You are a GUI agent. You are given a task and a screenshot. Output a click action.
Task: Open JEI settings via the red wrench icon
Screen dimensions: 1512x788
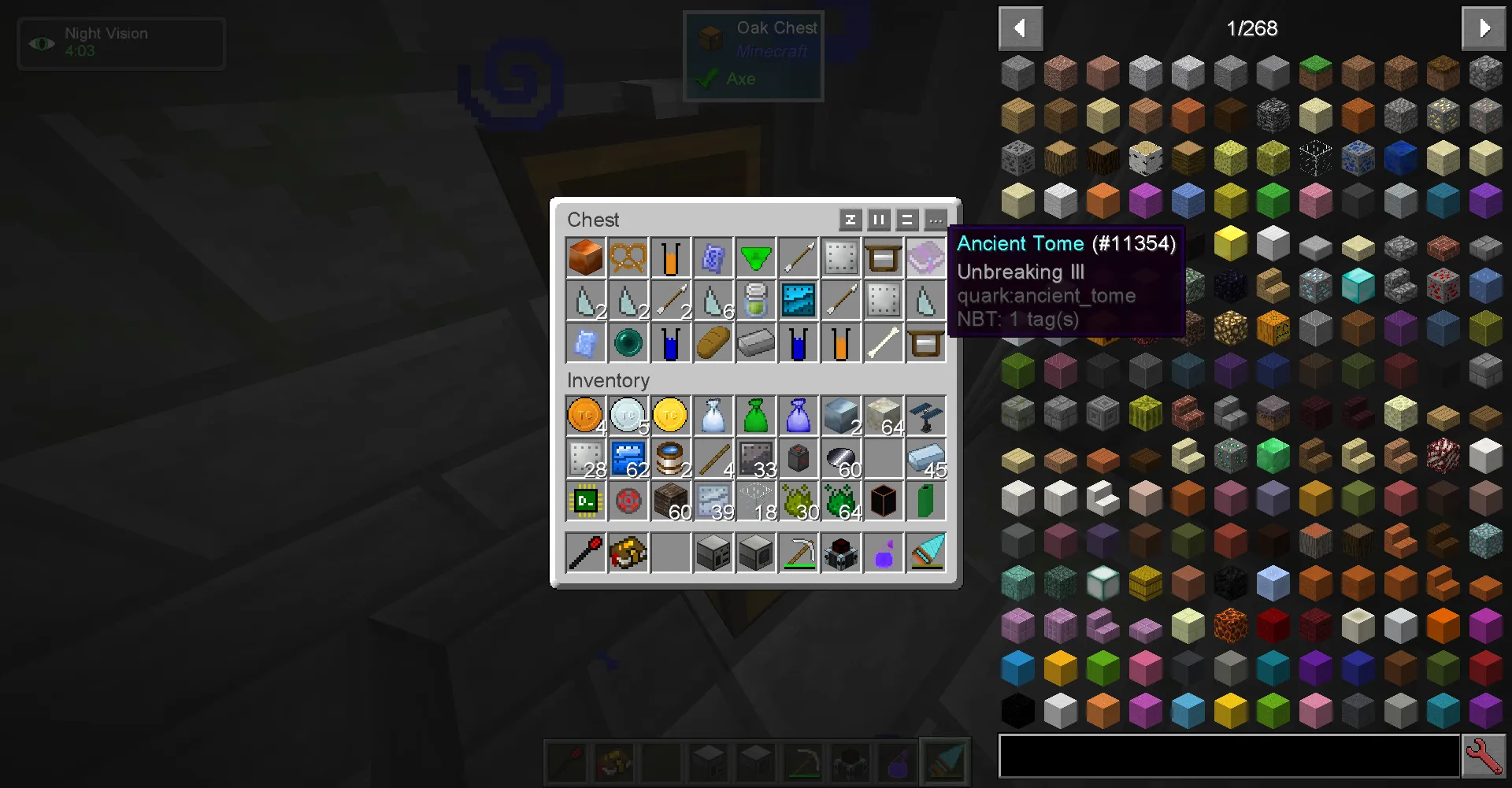tap(1484, 756)
